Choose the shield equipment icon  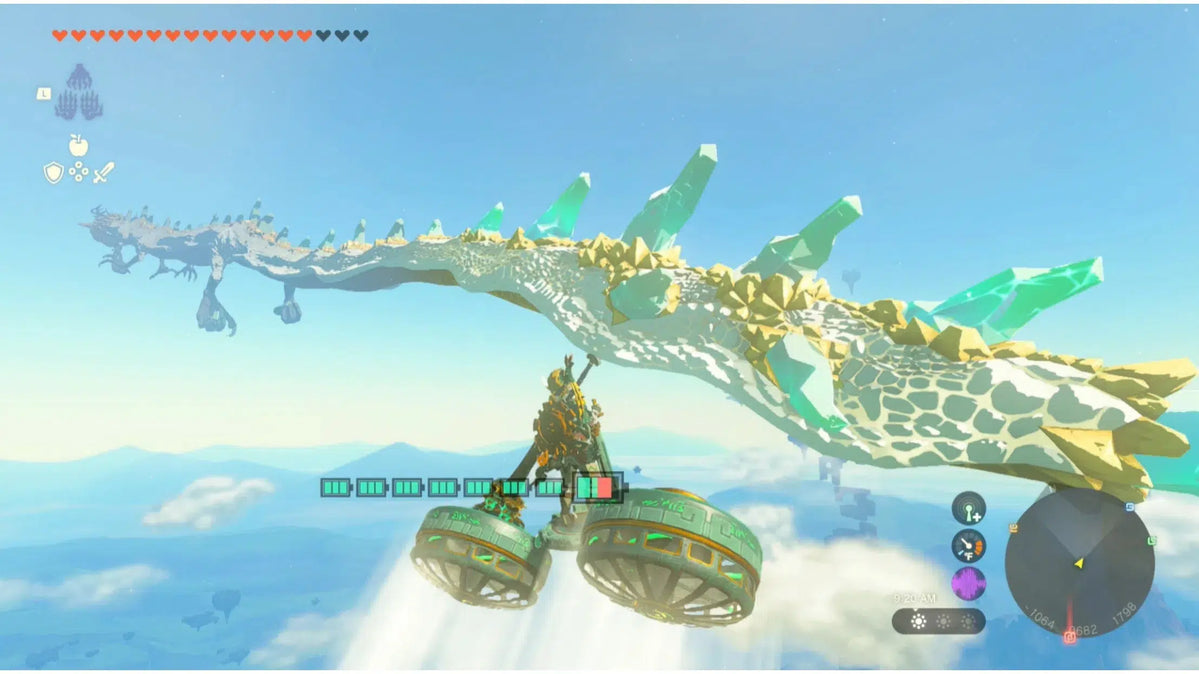tap(53, 173)
